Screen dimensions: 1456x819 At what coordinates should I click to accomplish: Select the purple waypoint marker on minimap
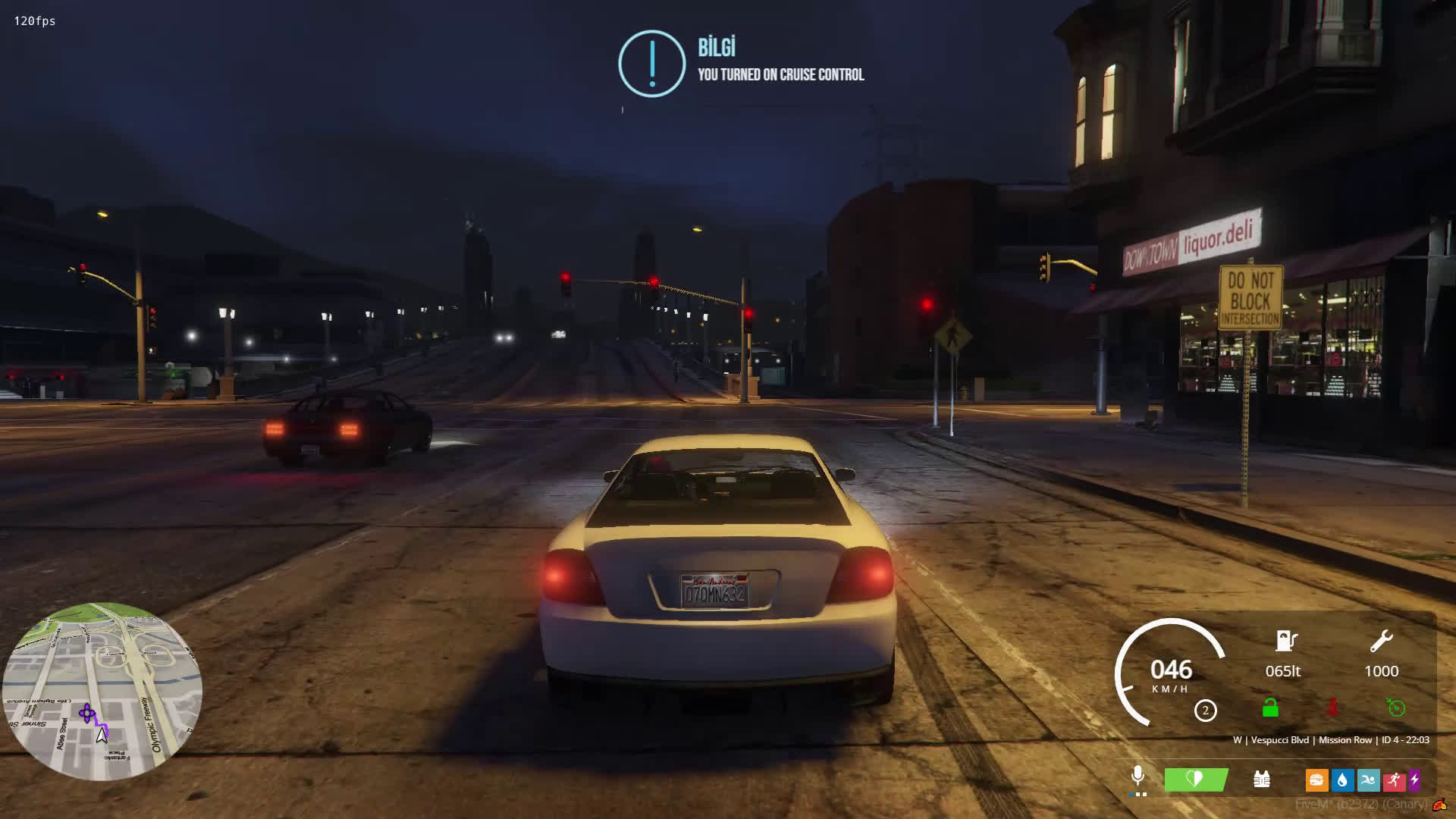click(87, 713)
